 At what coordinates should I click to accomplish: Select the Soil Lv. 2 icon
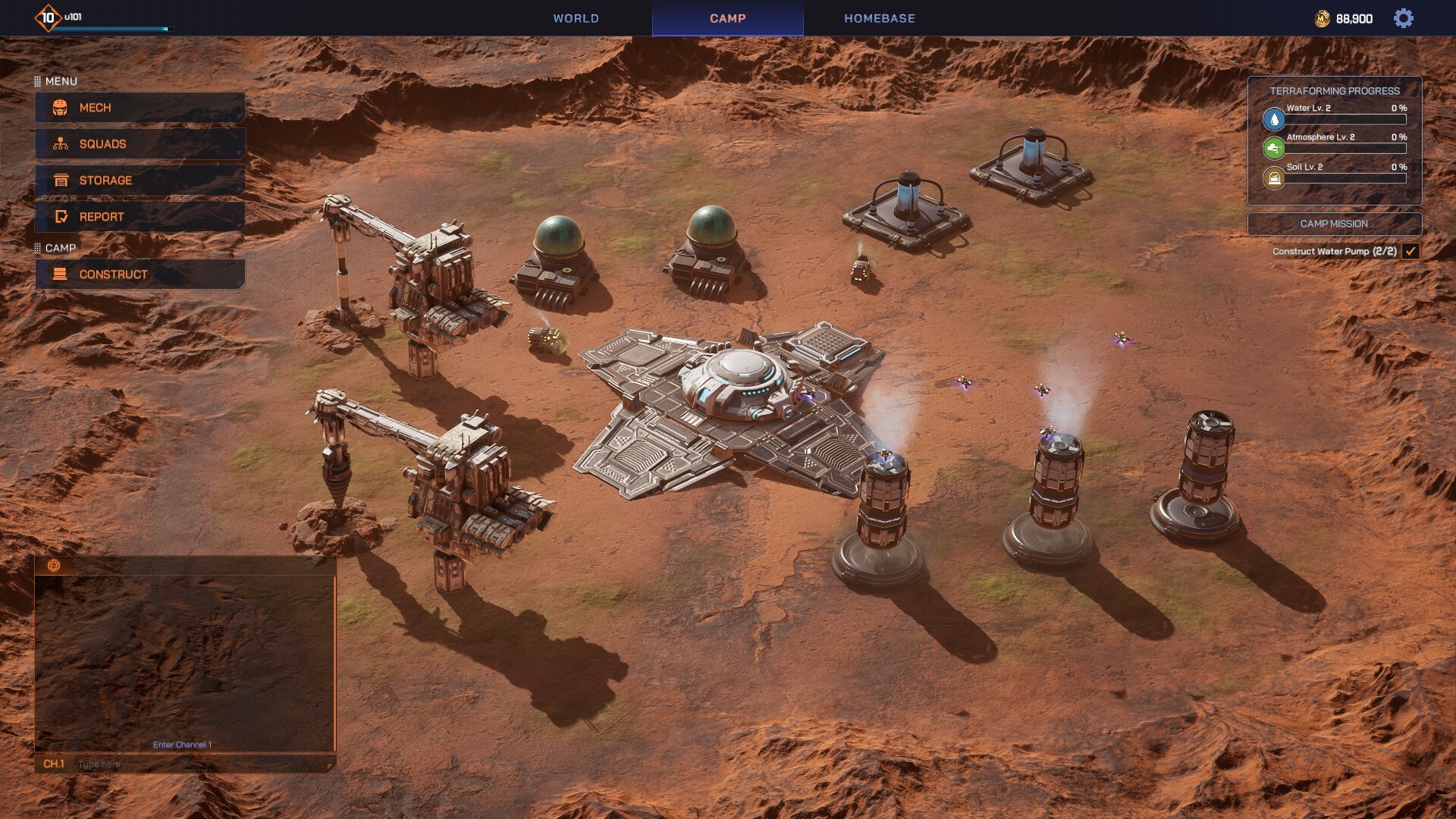click(1274, 178)
